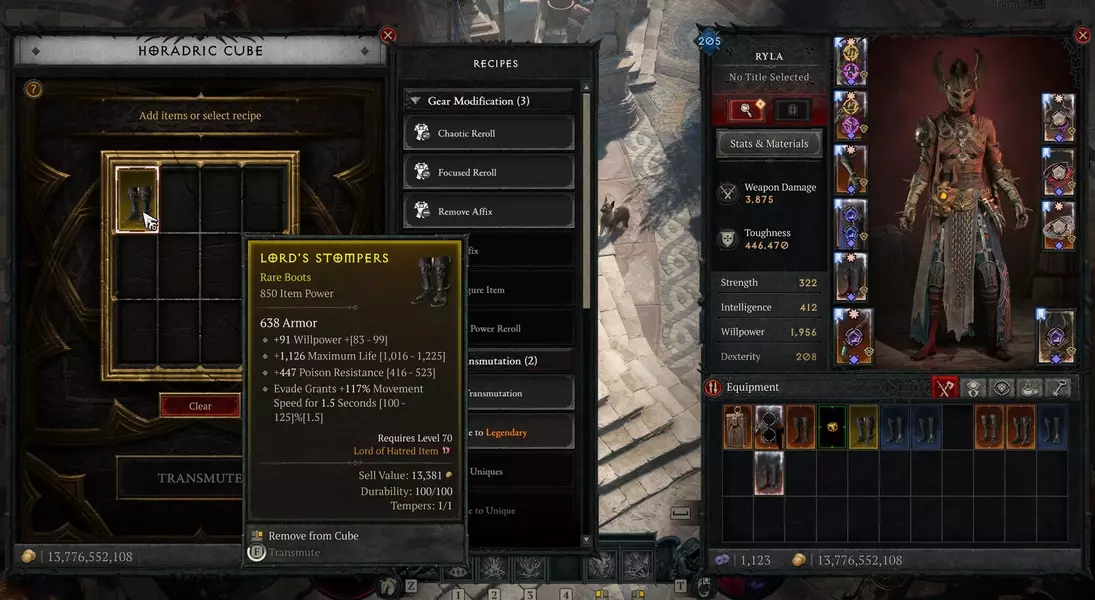Open the Horadric Cube help icon
Viewport: 1095px width, 600px height.
[x=33, y=89]
